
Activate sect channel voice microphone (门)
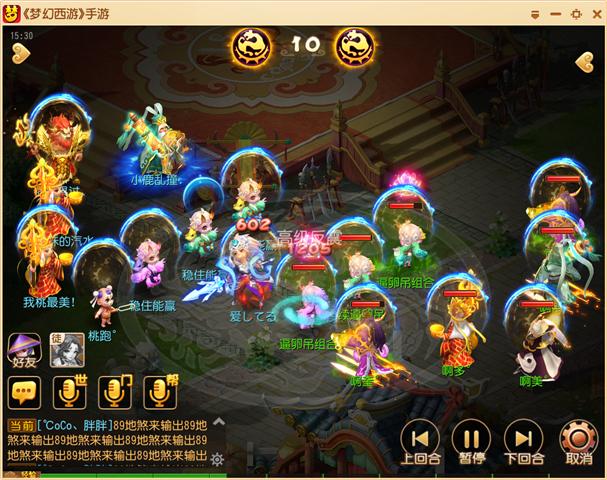pyautogui.click(x=115, y=392)
